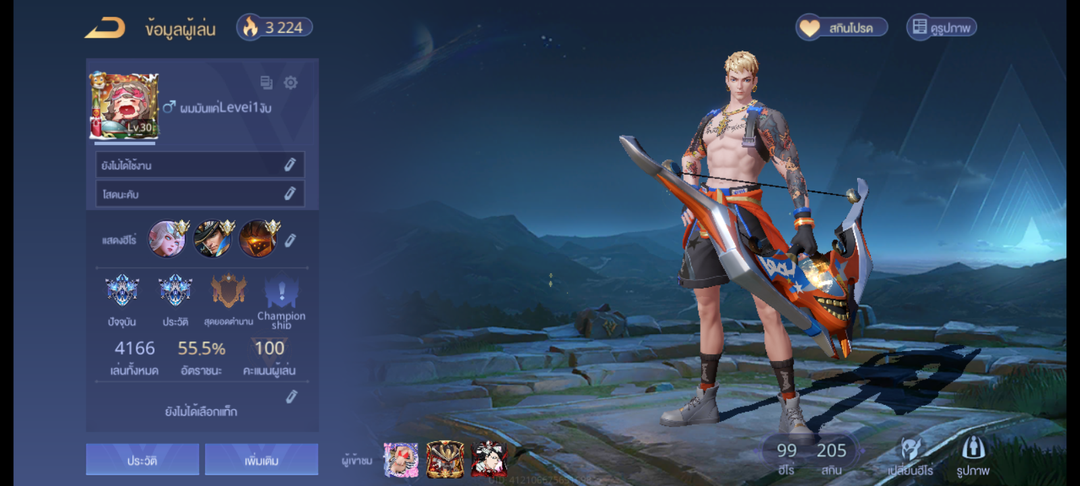View the Championship badge
The height and width of the screenshot is (486, 1080).
coord(281,298)
